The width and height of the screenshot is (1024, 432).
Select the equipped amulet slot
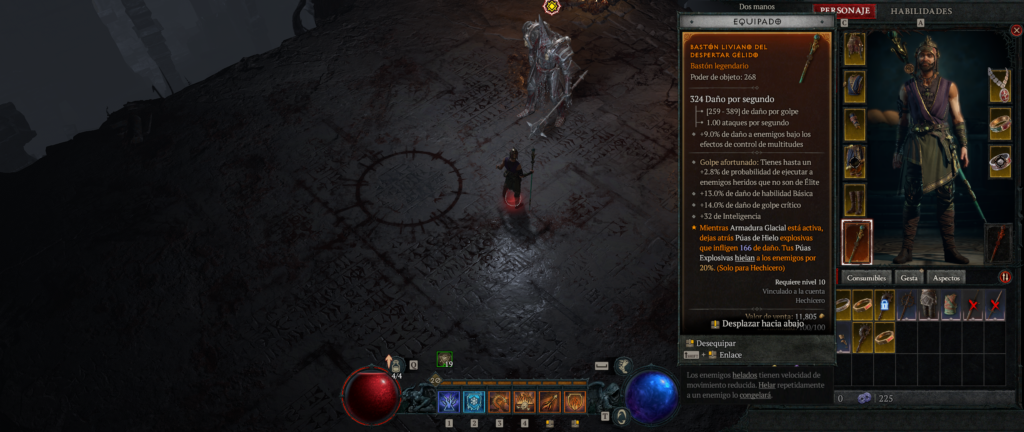(1000, 85)
